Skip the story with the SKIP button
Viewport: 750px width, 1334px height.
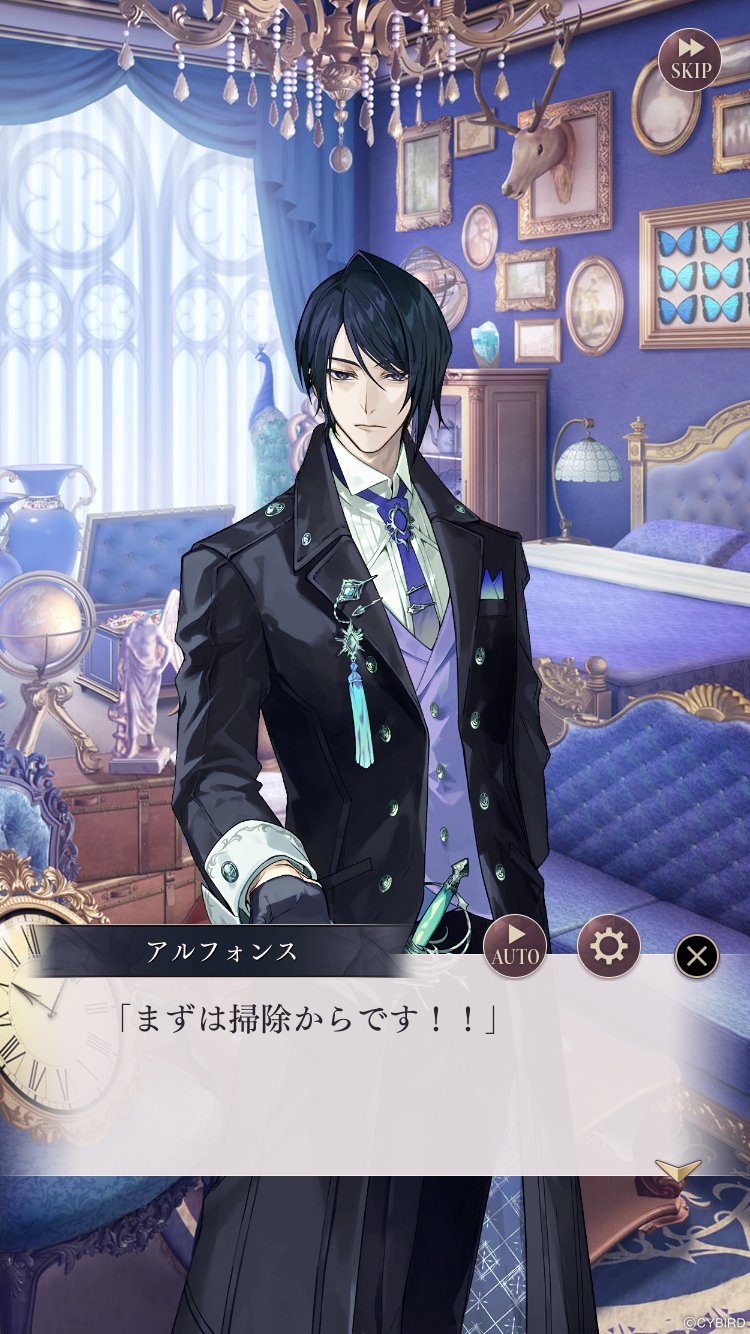690,60
